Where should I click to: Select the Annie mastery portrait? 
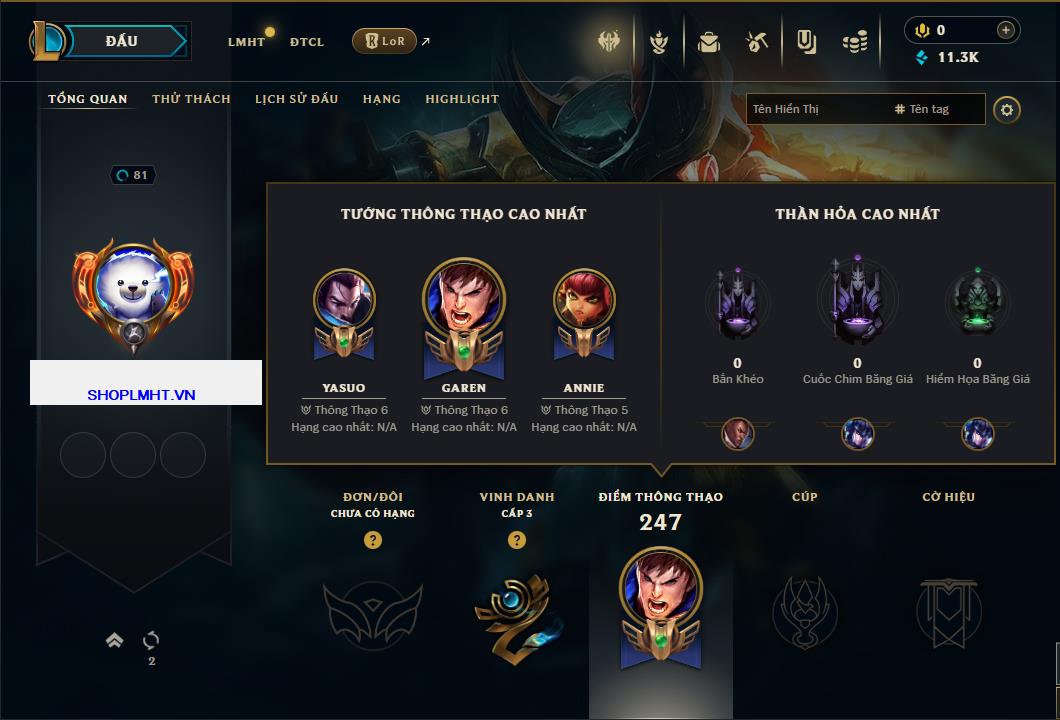[584, 300]
